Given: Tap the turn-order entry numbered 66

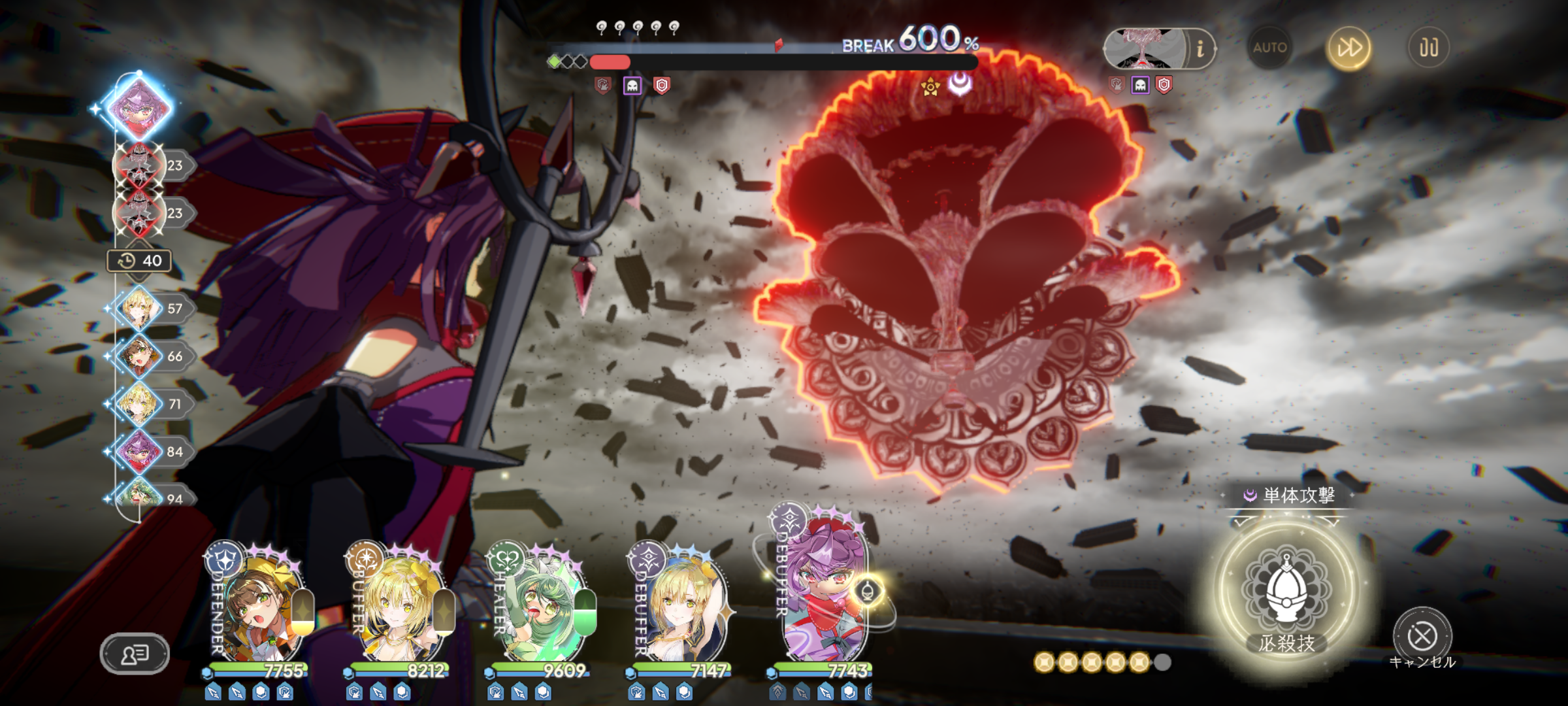Looking at the screenshot, I should 139,356.
